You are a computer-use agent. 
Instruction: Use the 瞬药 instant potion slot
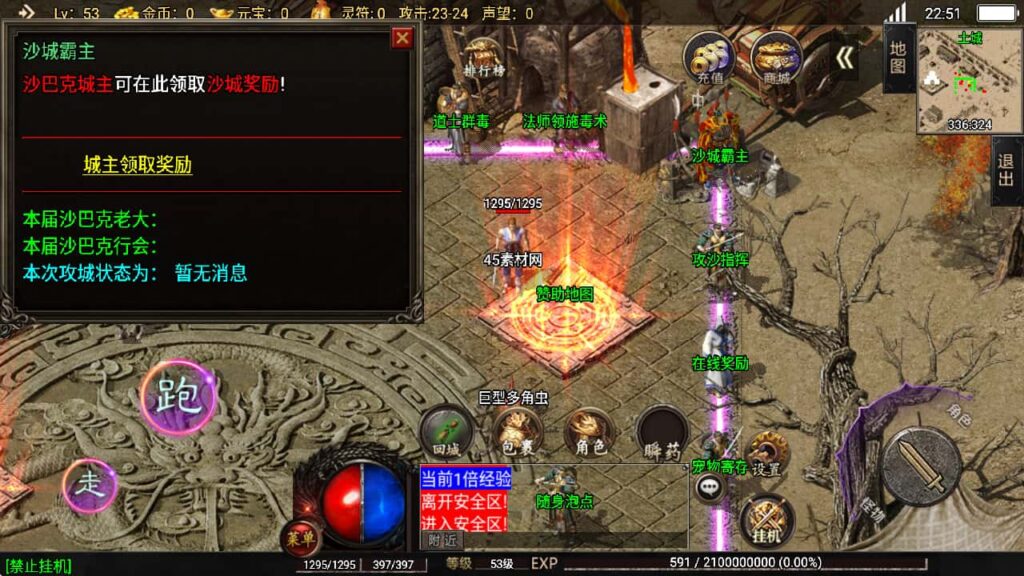(661, 431)
